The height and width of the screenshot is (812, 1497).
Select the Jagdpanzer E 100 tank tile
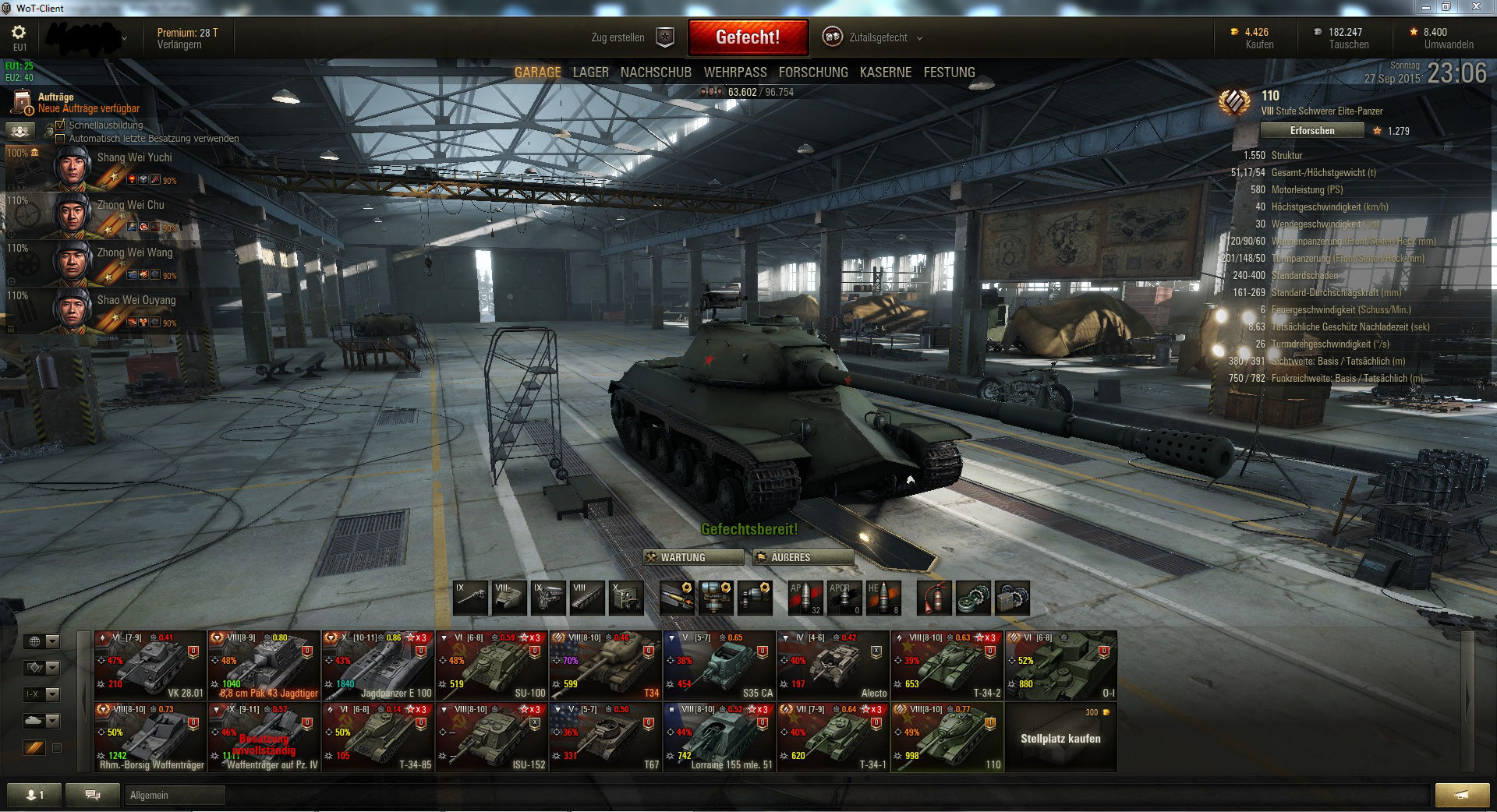377,665
